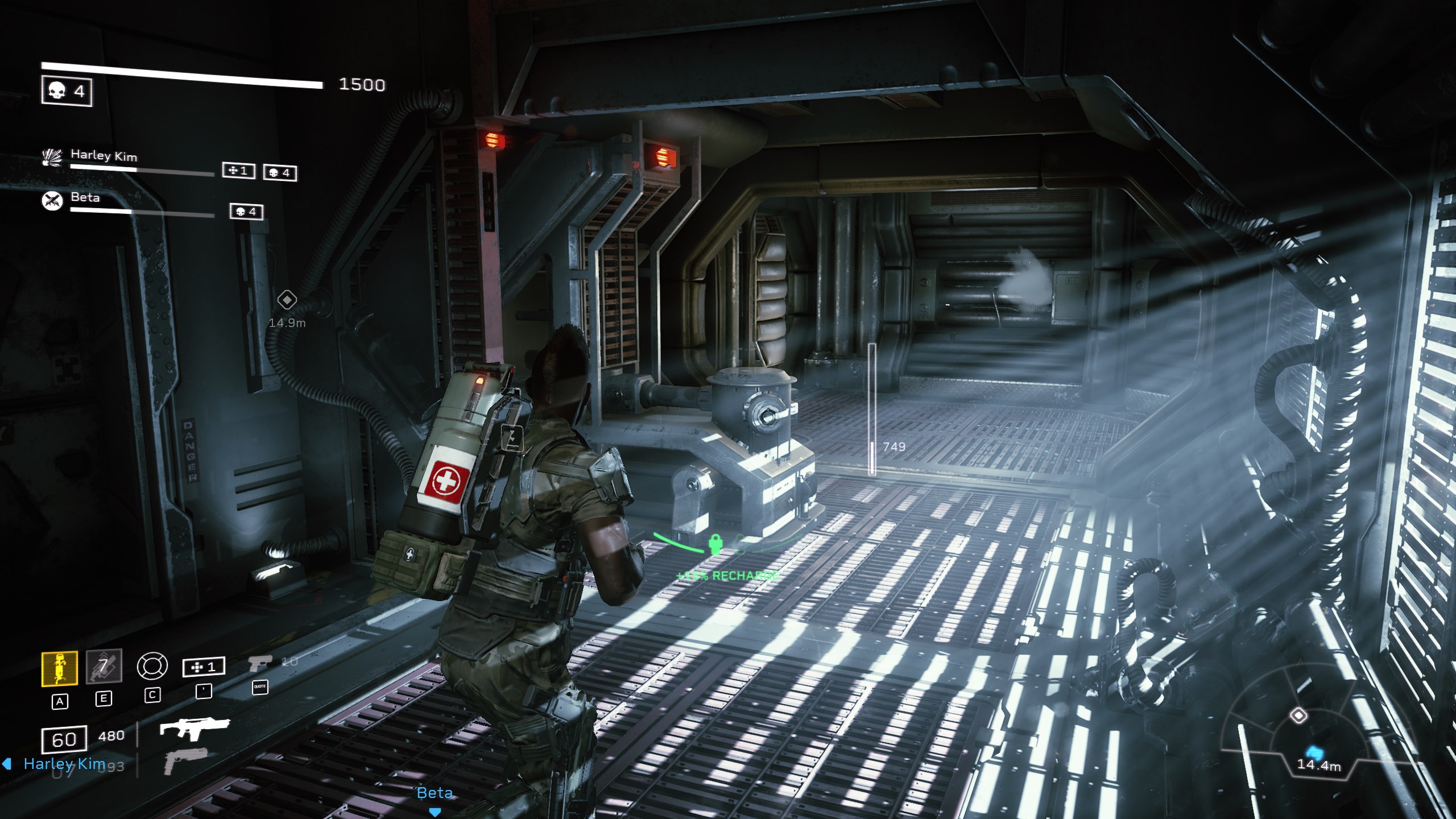This screenshot has height=819, width=1456.
Task: Select the faded sidearm pistol icon
Action: [x=259, y=663]
